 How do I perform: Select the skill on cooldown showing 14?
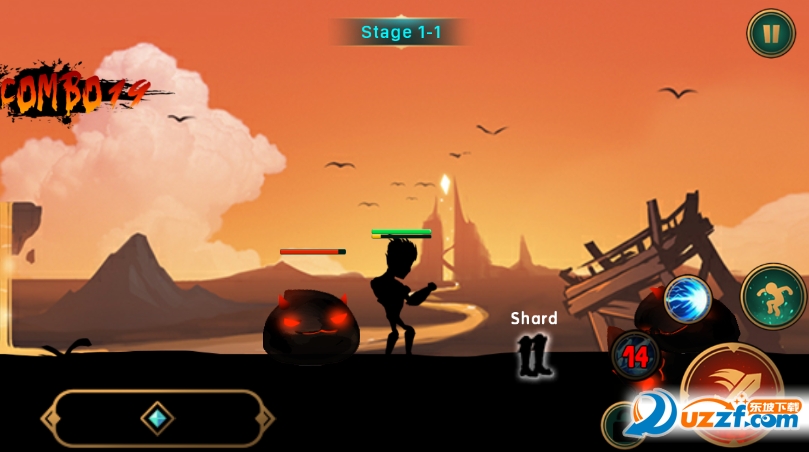point(633,355)
